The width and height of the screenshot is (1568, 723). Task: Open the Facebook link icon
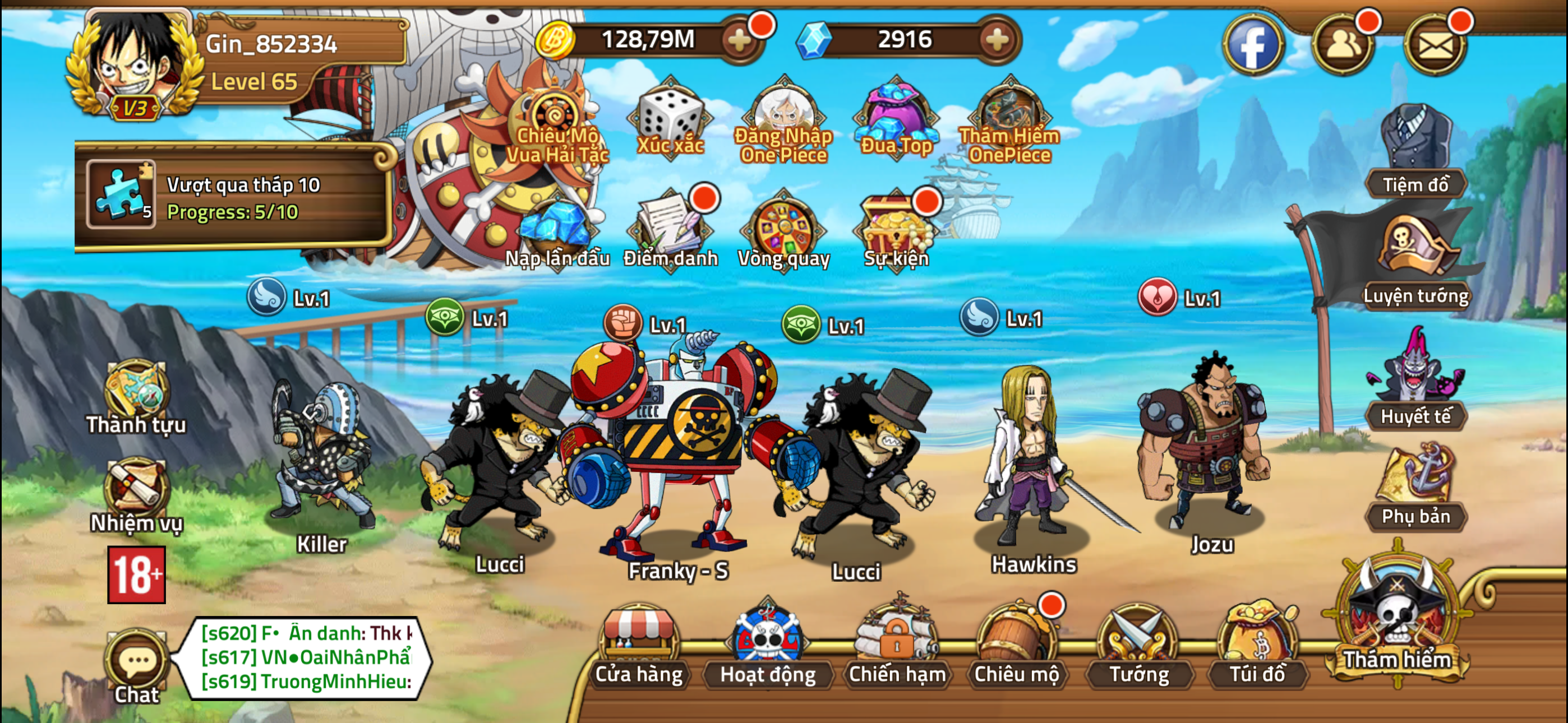pyautogui.click(x=1253, y=45)
